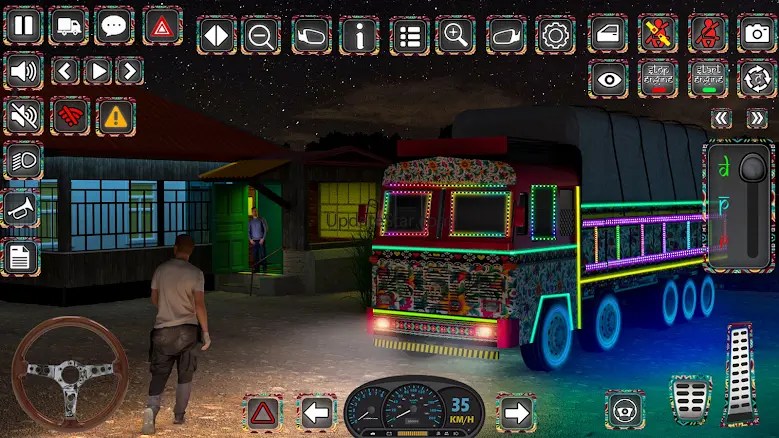Viewport: 779px width, 438px height.
Task: Open the gear settings
Action: pyautogui.click(x=555, y=36)
